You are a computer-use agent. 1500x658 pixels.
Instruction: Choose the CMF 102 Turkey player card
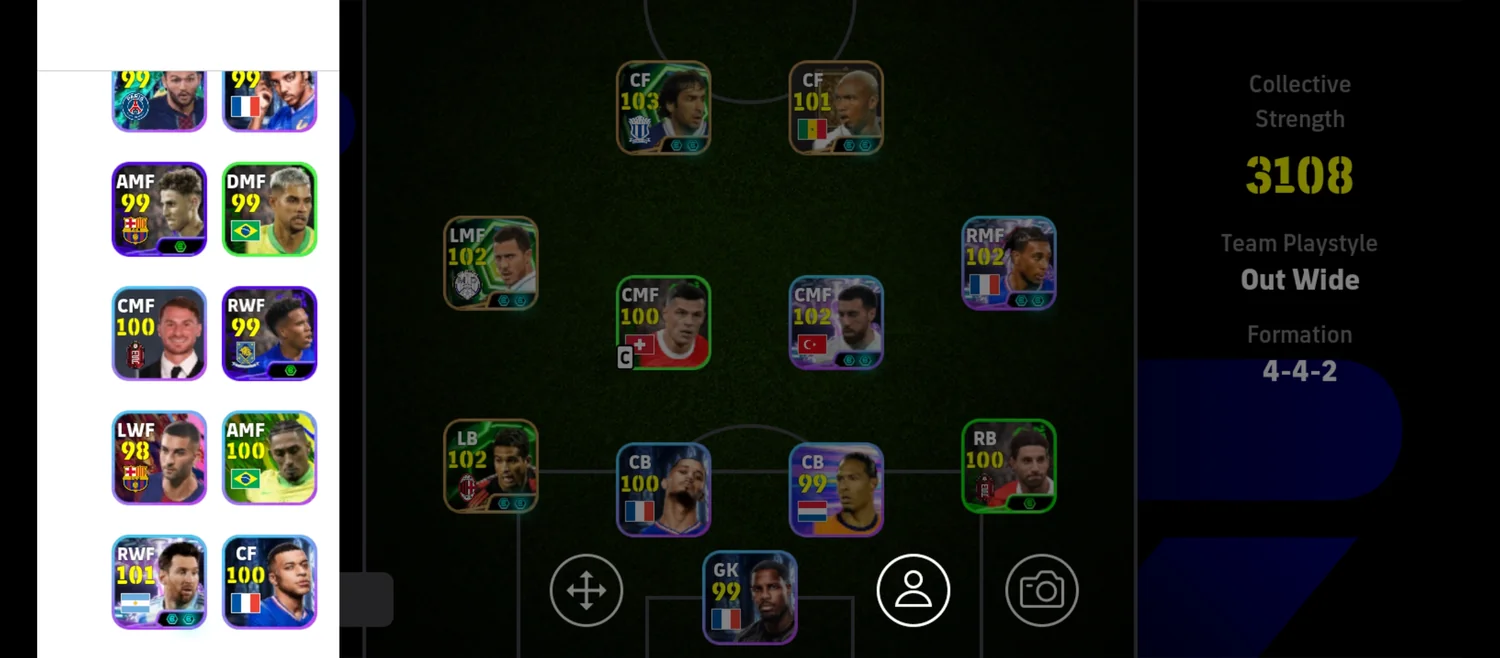tap(836, 323)
